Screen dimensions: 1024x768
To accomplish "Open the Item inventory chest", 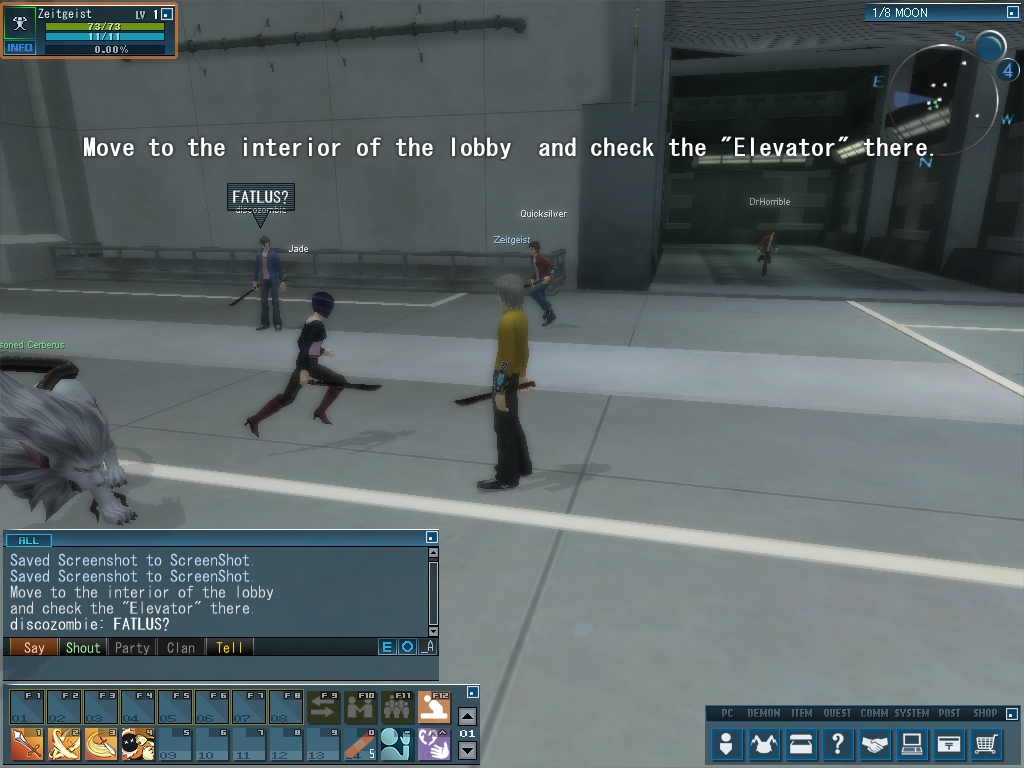I will pyautogui.click(x=801, y=744).
